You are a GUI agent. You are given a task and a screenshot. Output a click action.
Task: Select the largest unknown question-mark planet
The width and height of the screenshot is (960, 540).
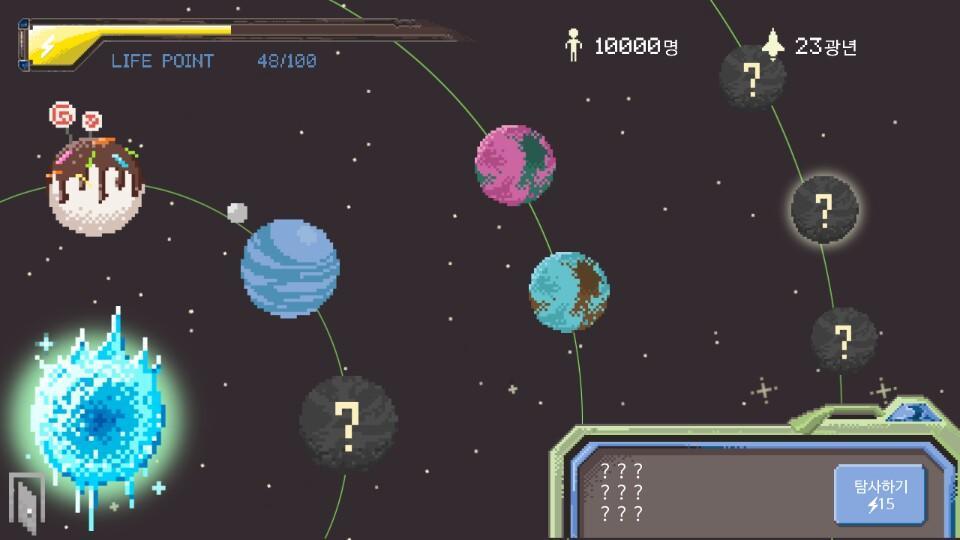tap(348, 422)
